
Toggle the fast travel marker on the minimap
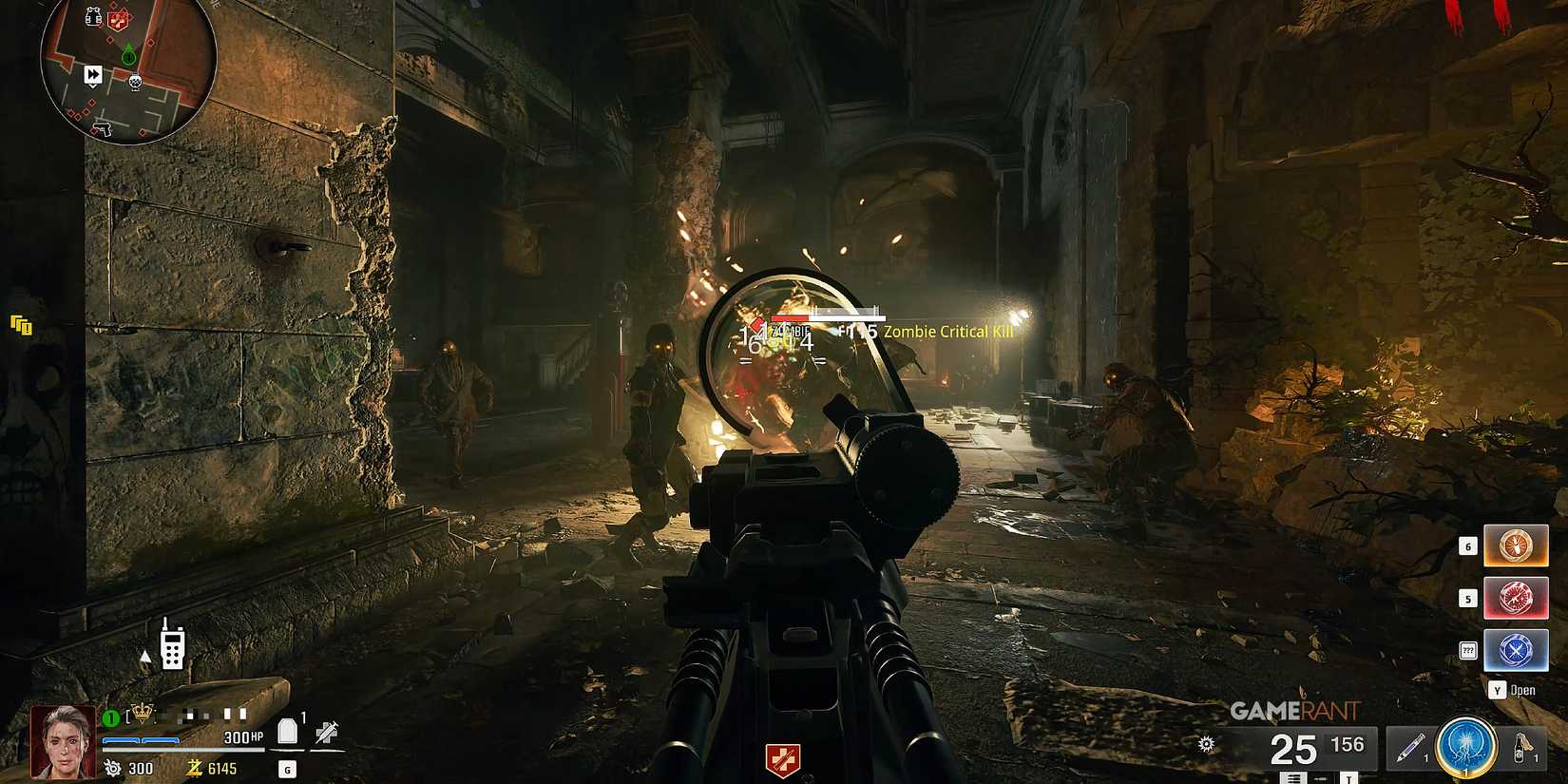point(93,75)
